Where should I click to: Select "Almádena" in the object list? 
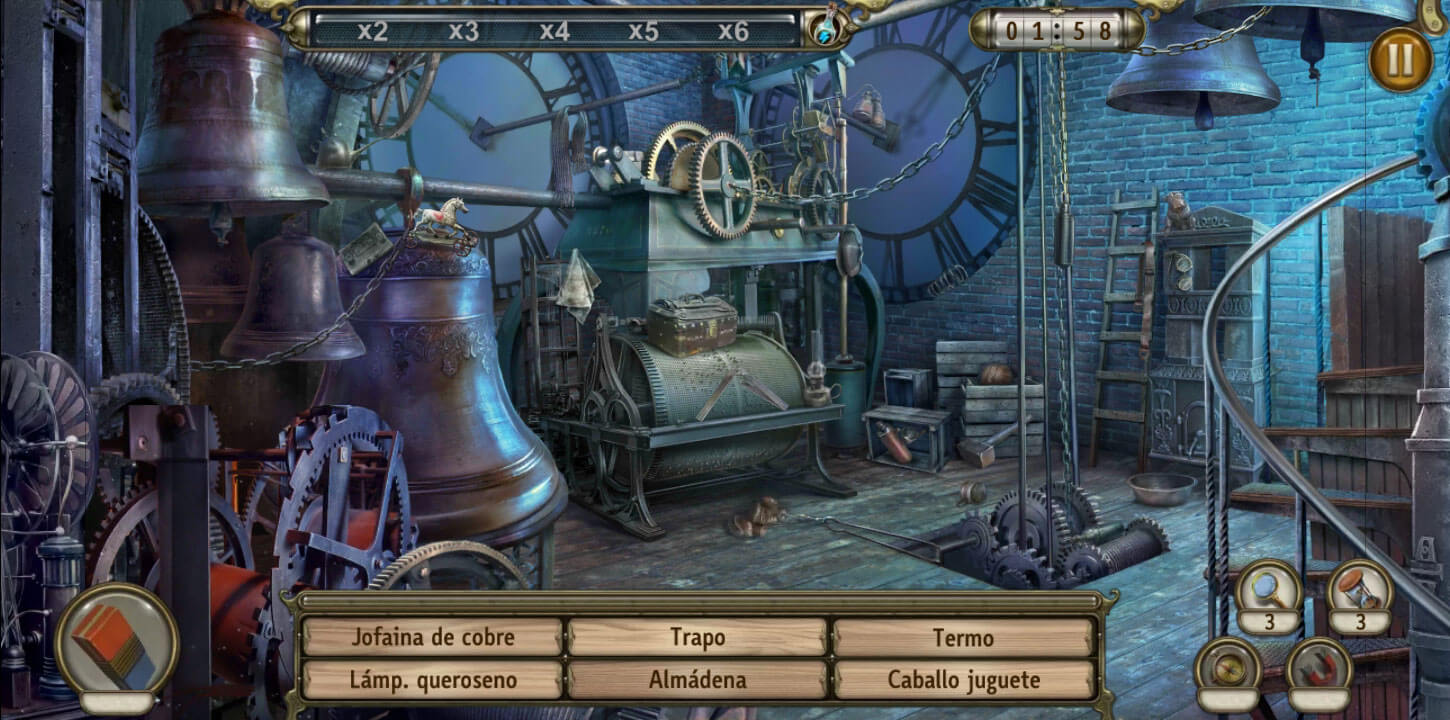pyautogui.click(x=700, y=678)
